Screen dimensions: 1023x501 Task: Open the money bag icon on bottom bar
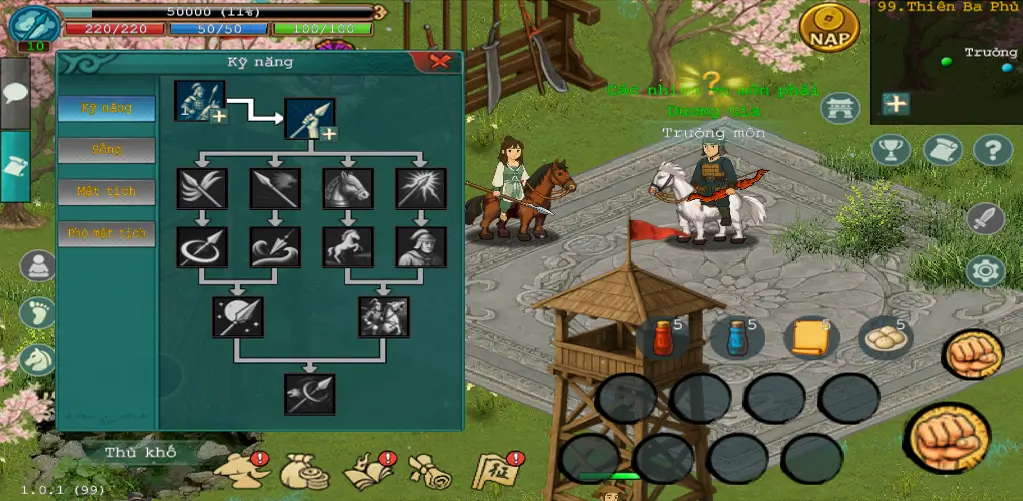point(301,470)
